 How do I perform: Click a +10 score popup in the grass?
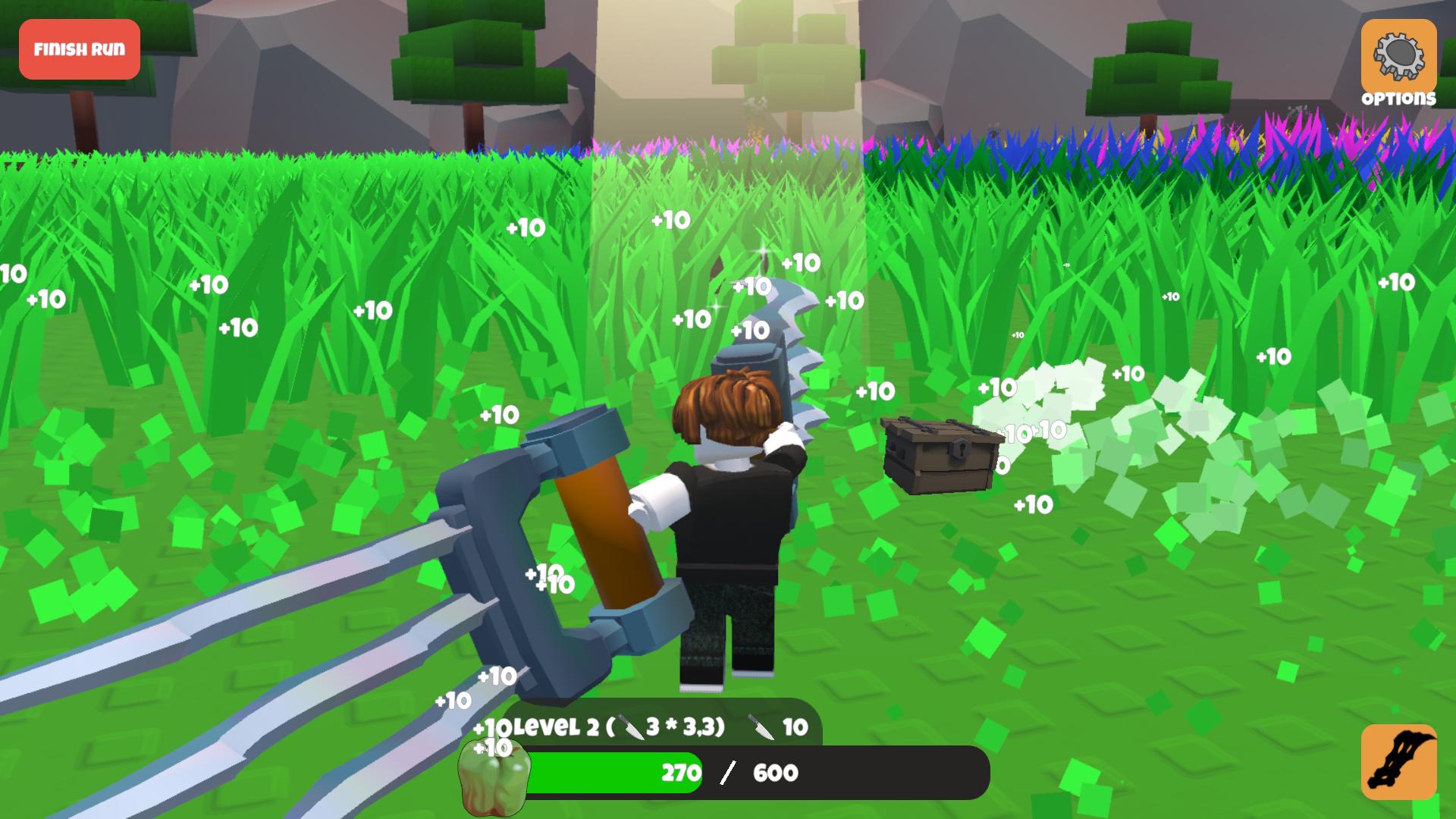click(x=371, y=310)
